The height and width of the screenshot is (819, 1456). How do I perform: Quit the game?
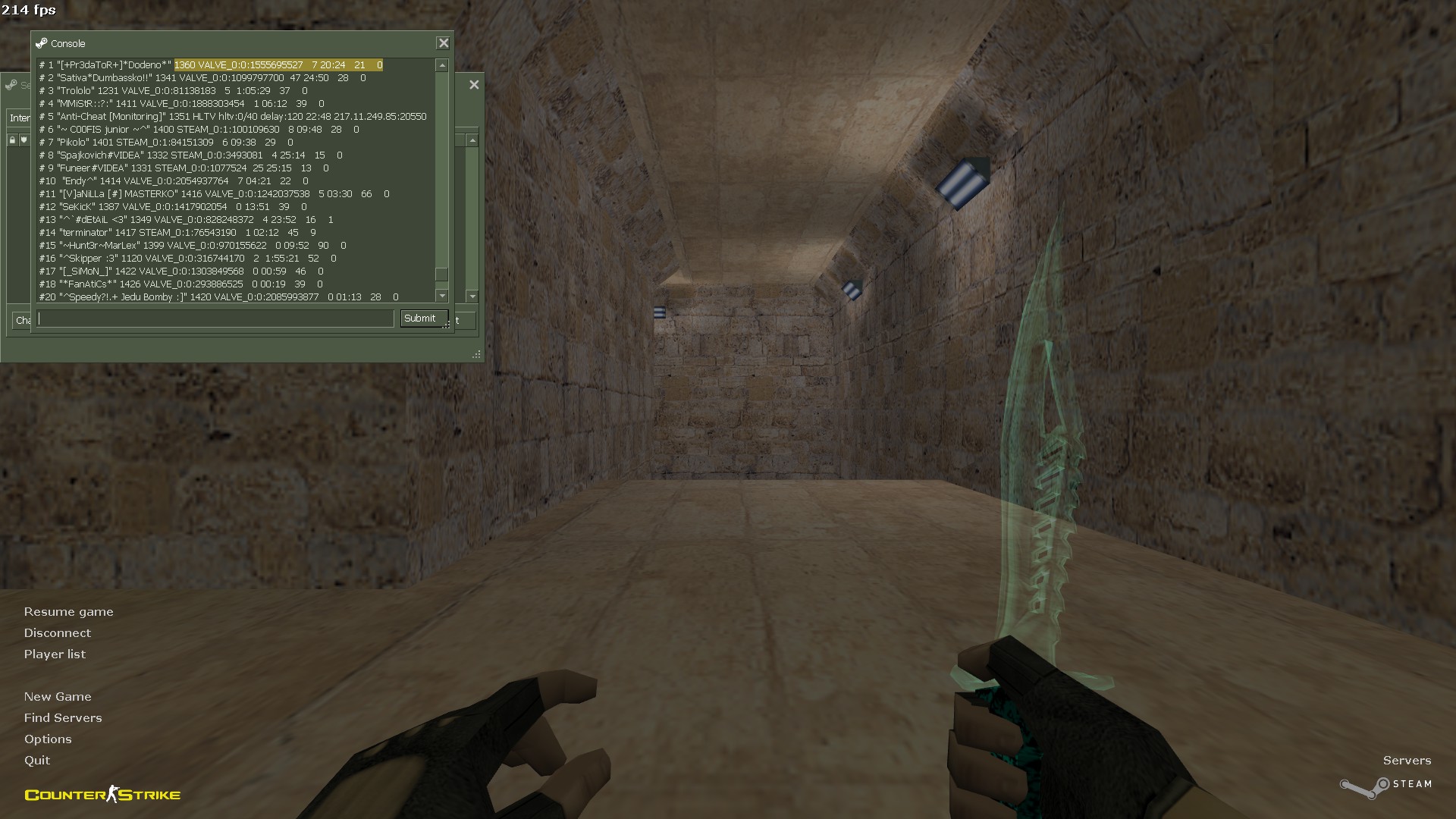[37, 761]
